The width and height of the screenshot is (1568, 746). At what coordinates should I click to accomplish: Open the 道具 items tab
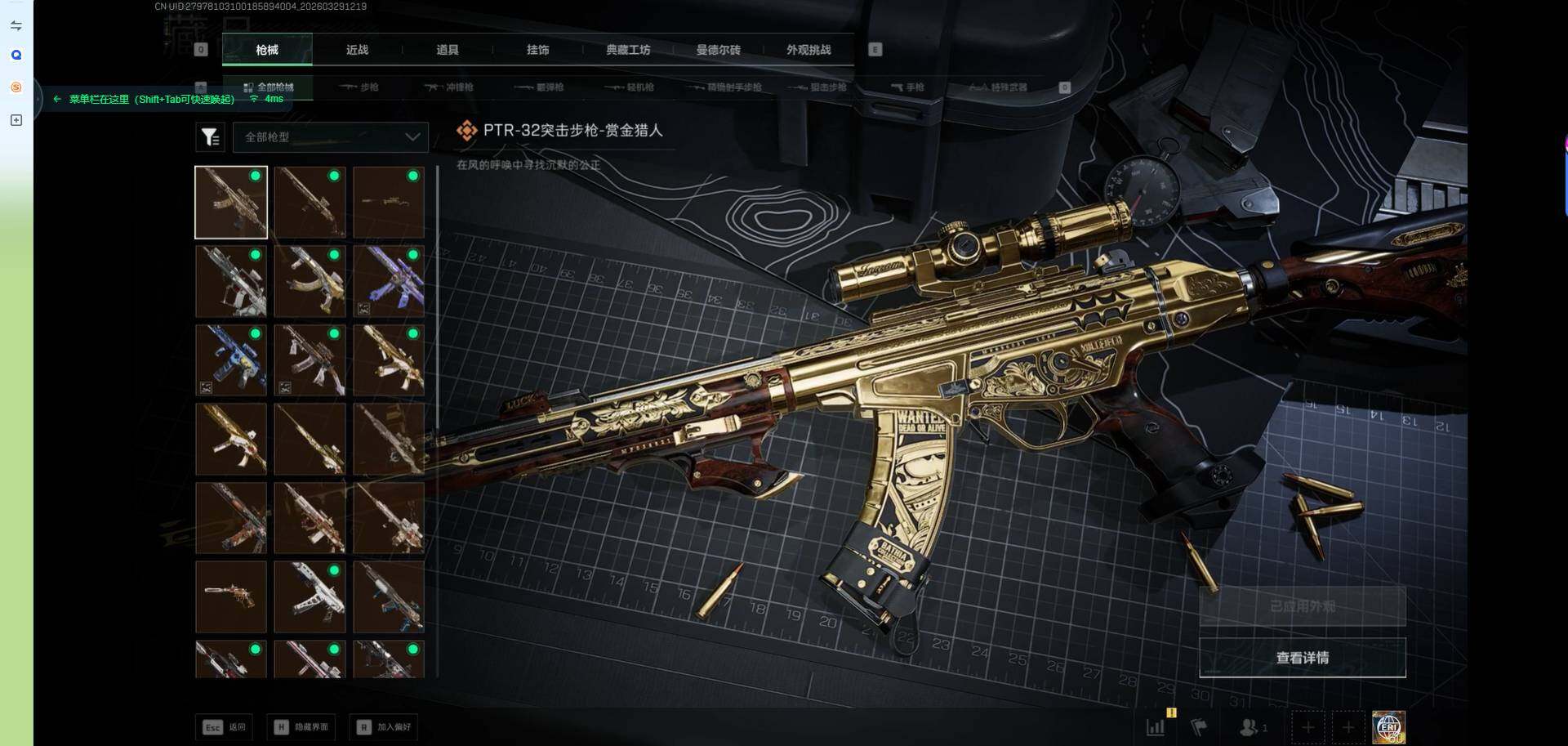point(448,50)
